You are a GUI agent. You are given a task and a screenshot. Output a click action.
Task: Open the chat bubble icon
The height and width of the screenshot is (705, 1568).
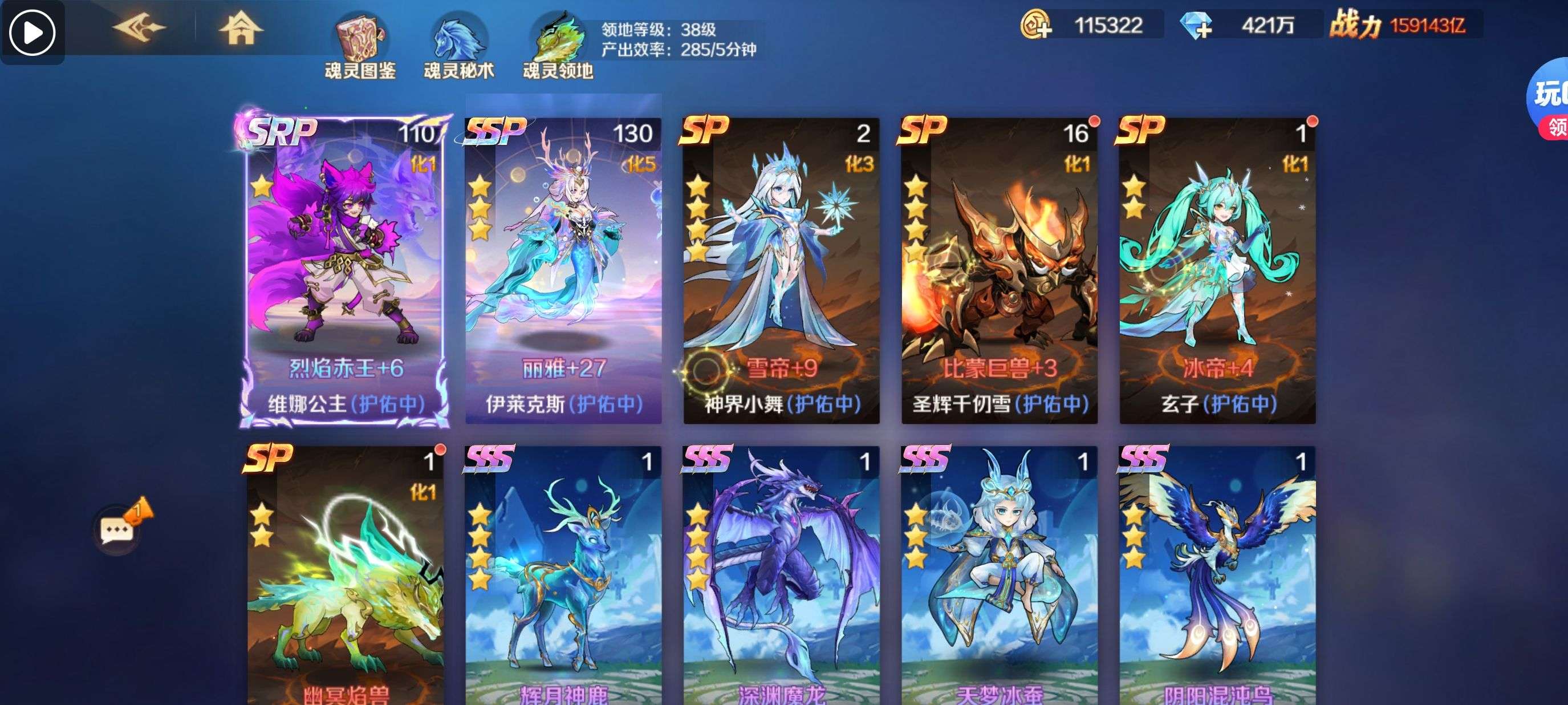[x=118, y=530]
